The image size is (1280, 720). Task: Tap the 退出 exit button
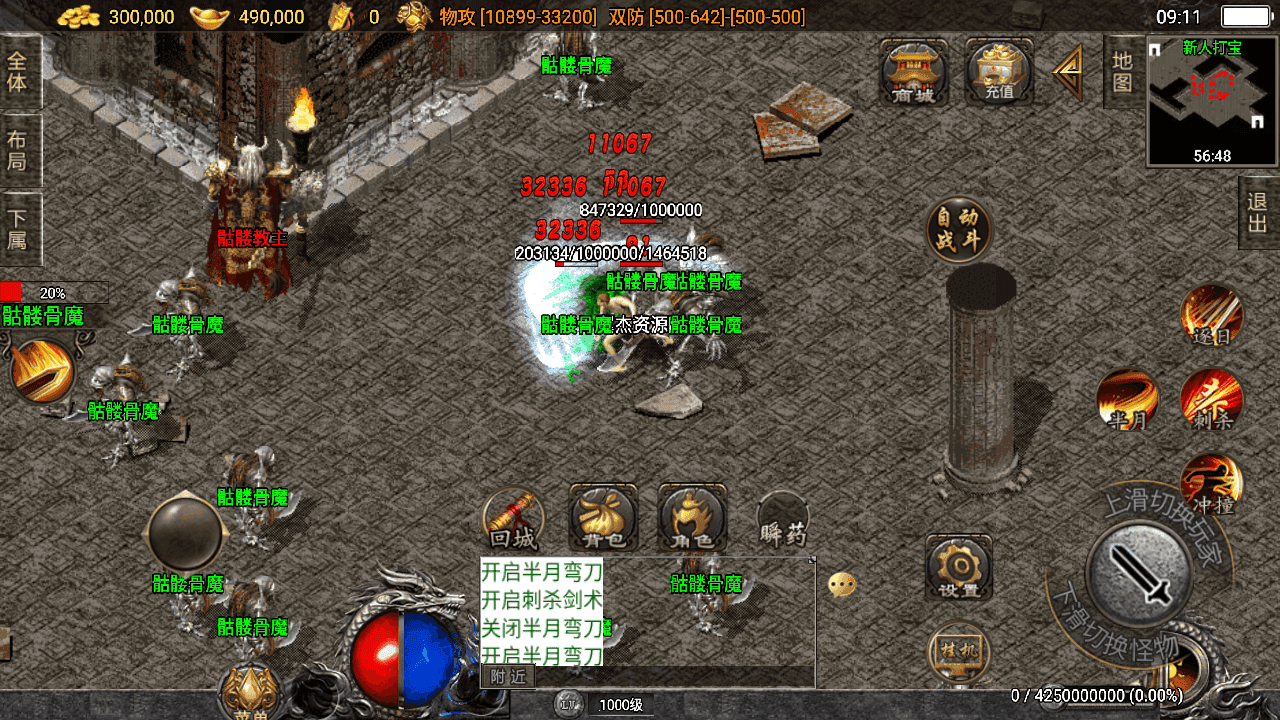tap(1258, 212)
